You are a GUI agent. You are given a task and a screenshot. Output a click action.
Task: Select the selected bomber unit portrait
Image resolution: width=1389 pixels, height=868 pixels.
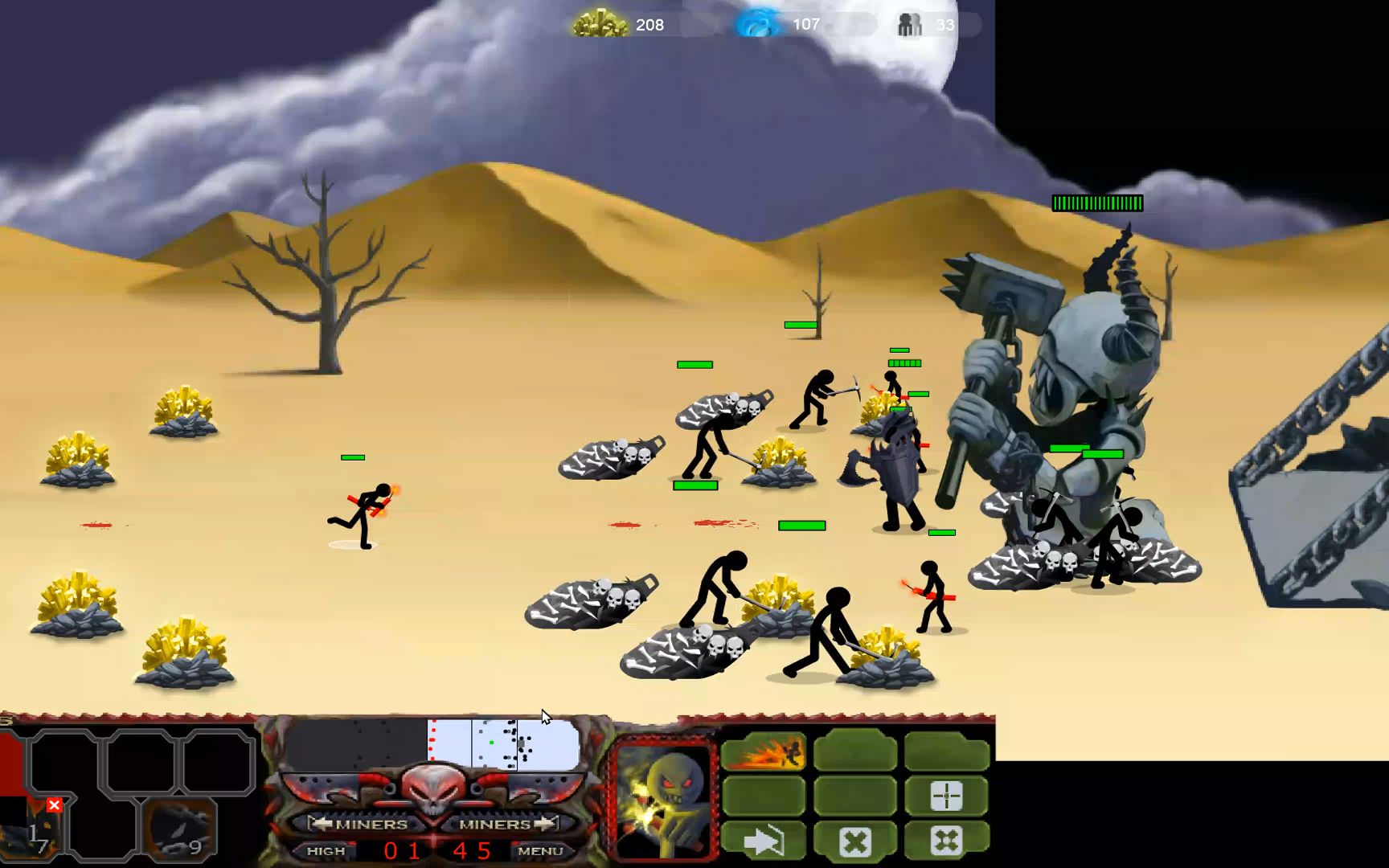pyautogui.click(x=663, y=798)
